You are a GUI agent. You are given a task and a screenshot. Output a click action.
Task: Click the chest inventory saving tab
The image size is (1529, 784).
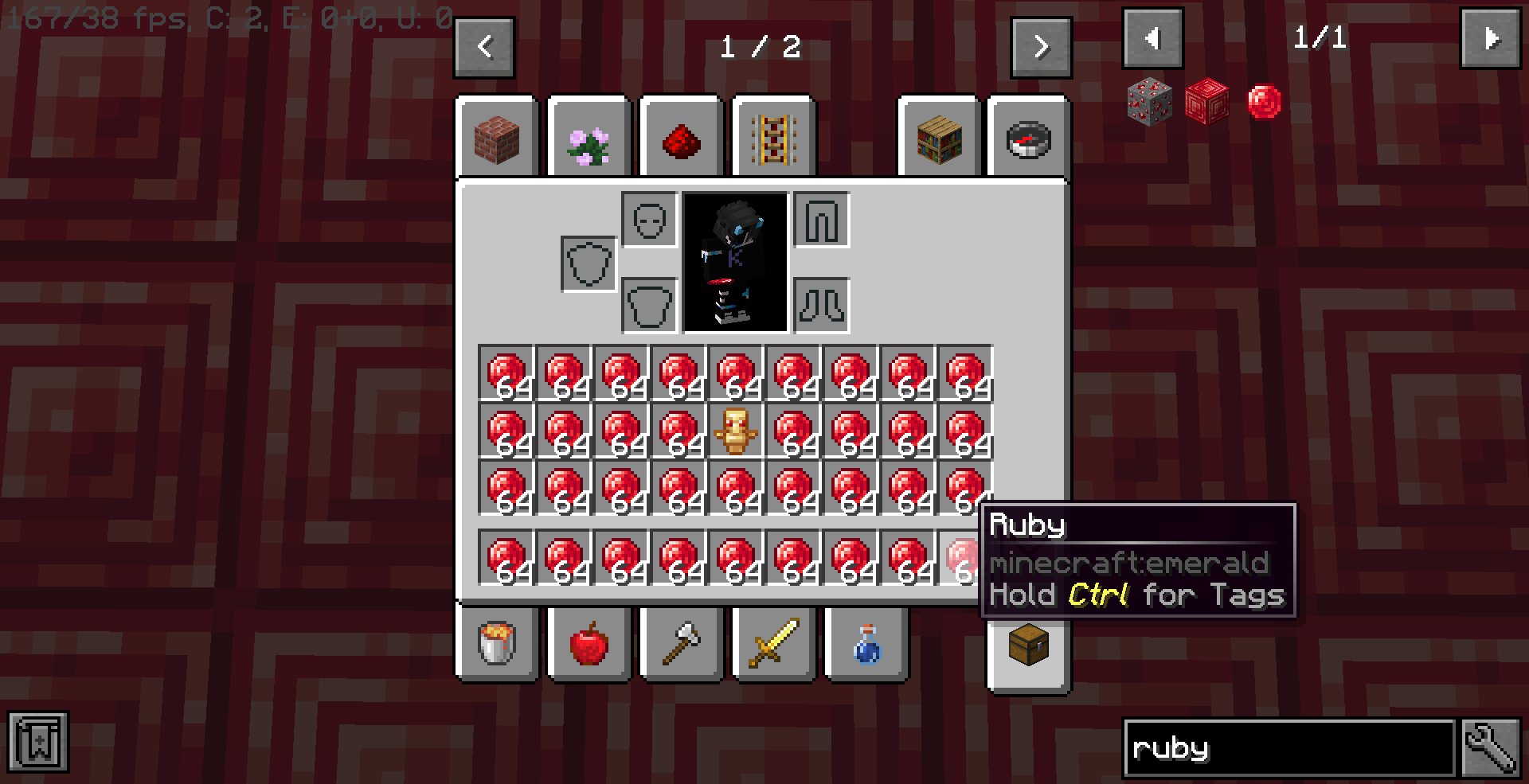click(1027, 645)
